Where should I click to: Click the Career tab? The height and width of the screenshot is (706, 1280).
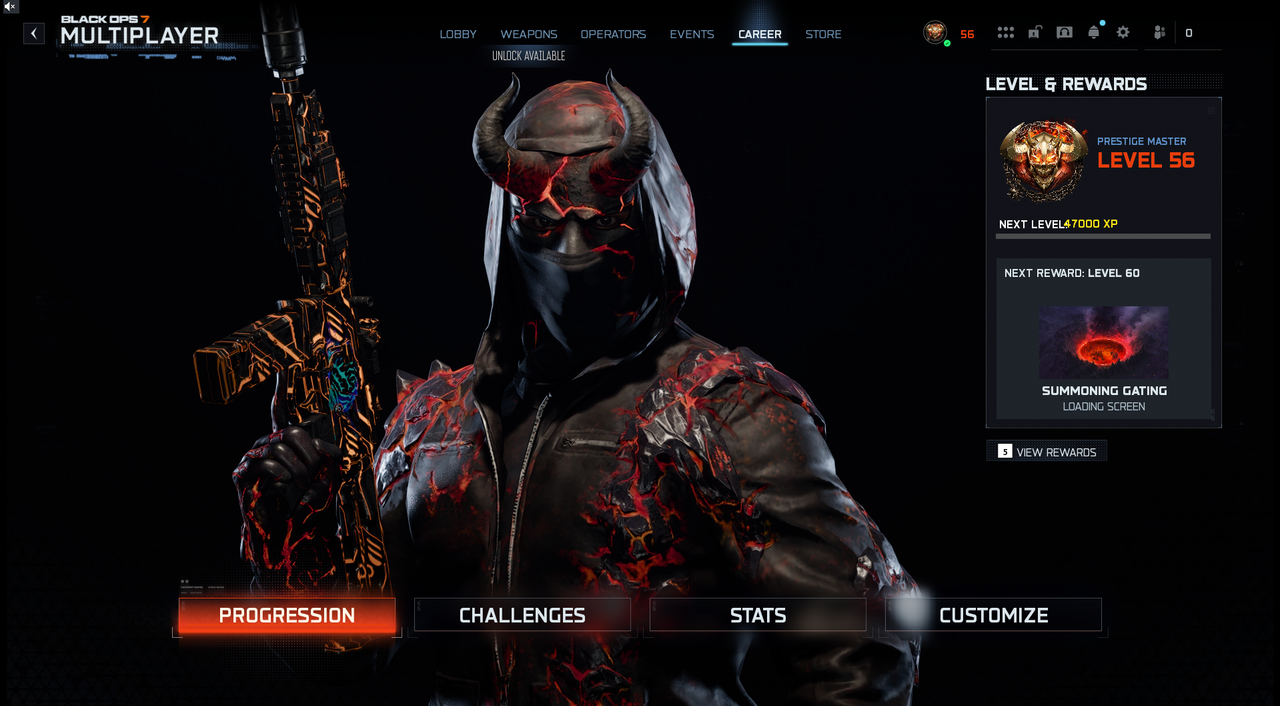pyautogui.click(x=760, y=34)
